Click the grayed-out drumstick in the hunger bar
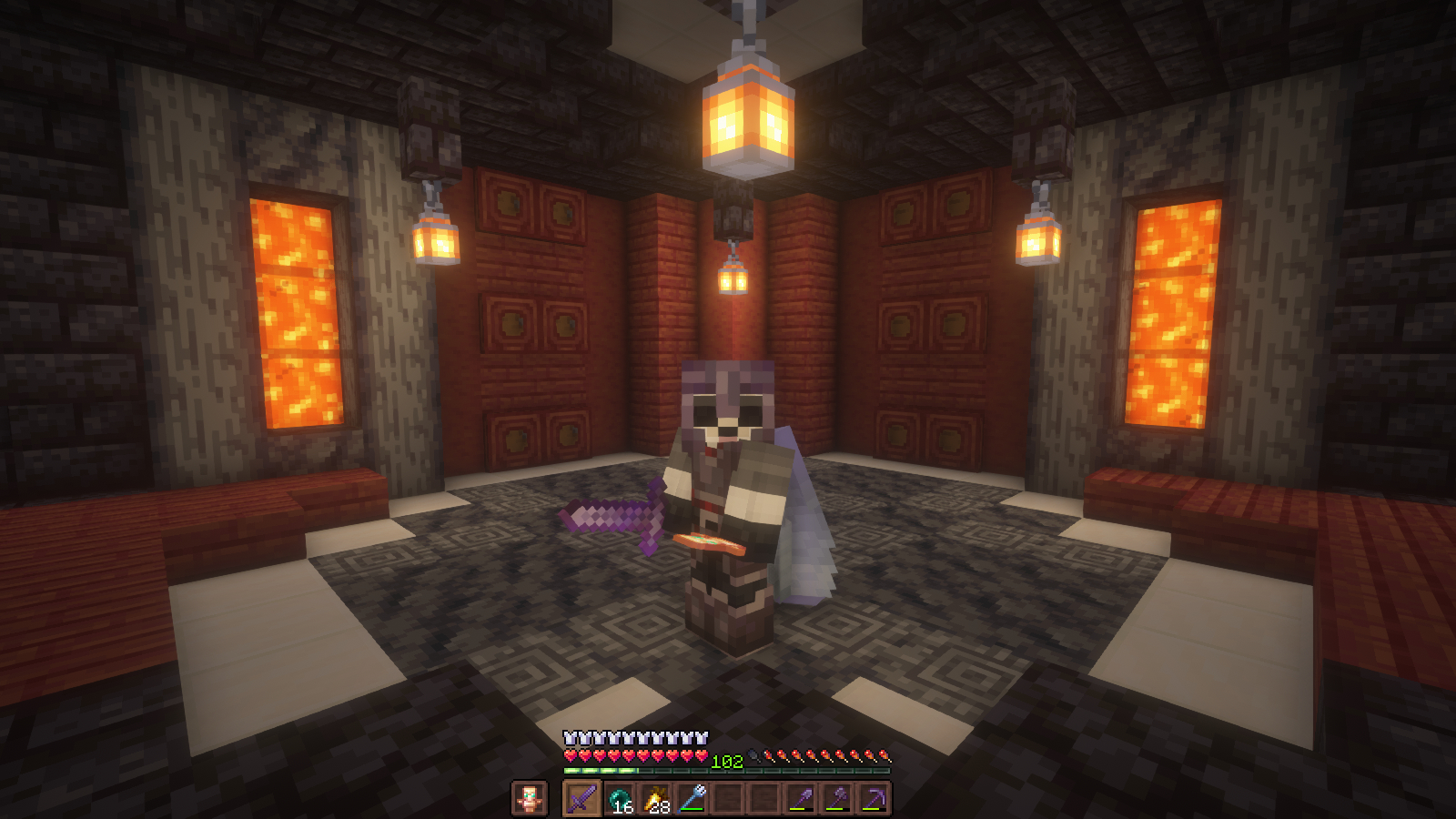The height and width of the screenshot is (819, 1456). pos(753,754)
